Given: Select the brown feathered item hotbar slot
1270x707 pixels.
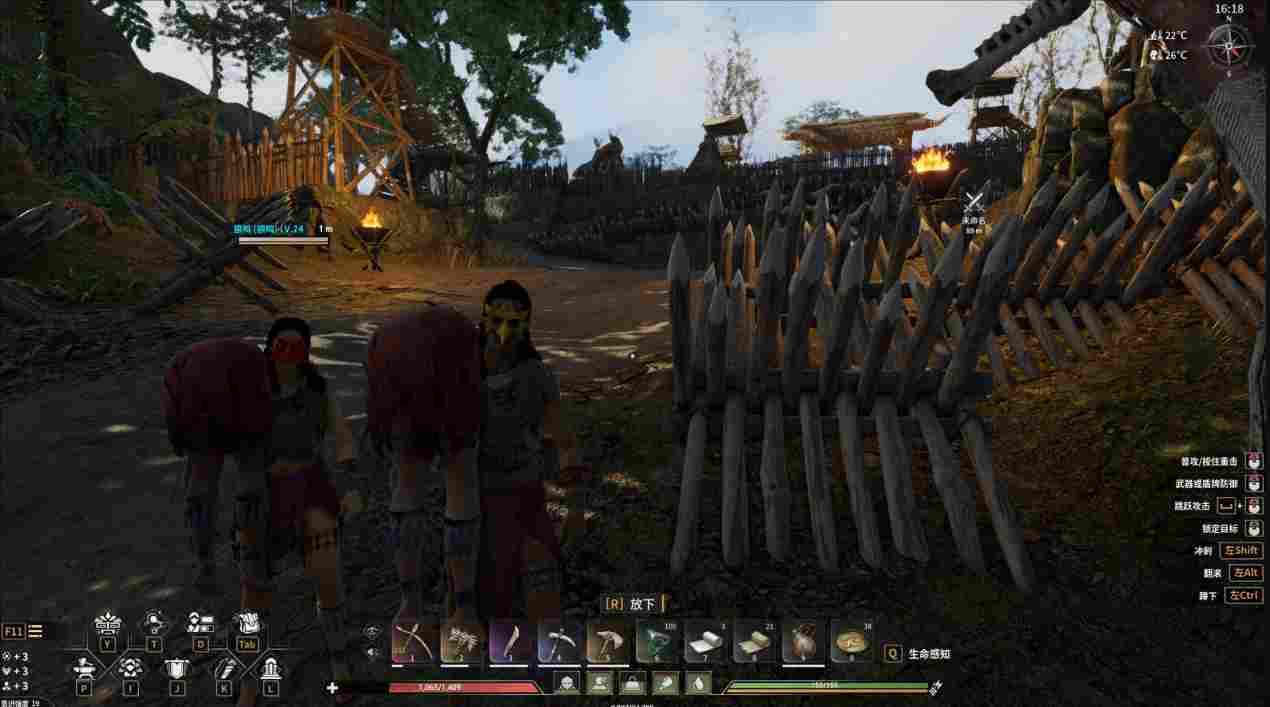Looking at the screenshot, I should pyautogui.click(x=806, y=641).
